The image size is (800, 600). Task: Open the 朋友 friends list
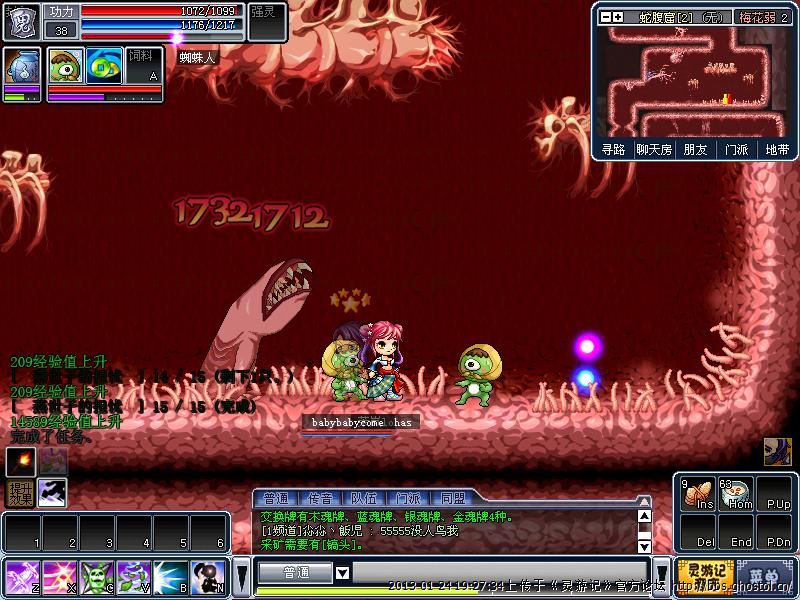pyautogui.click(x=695, y=149)
